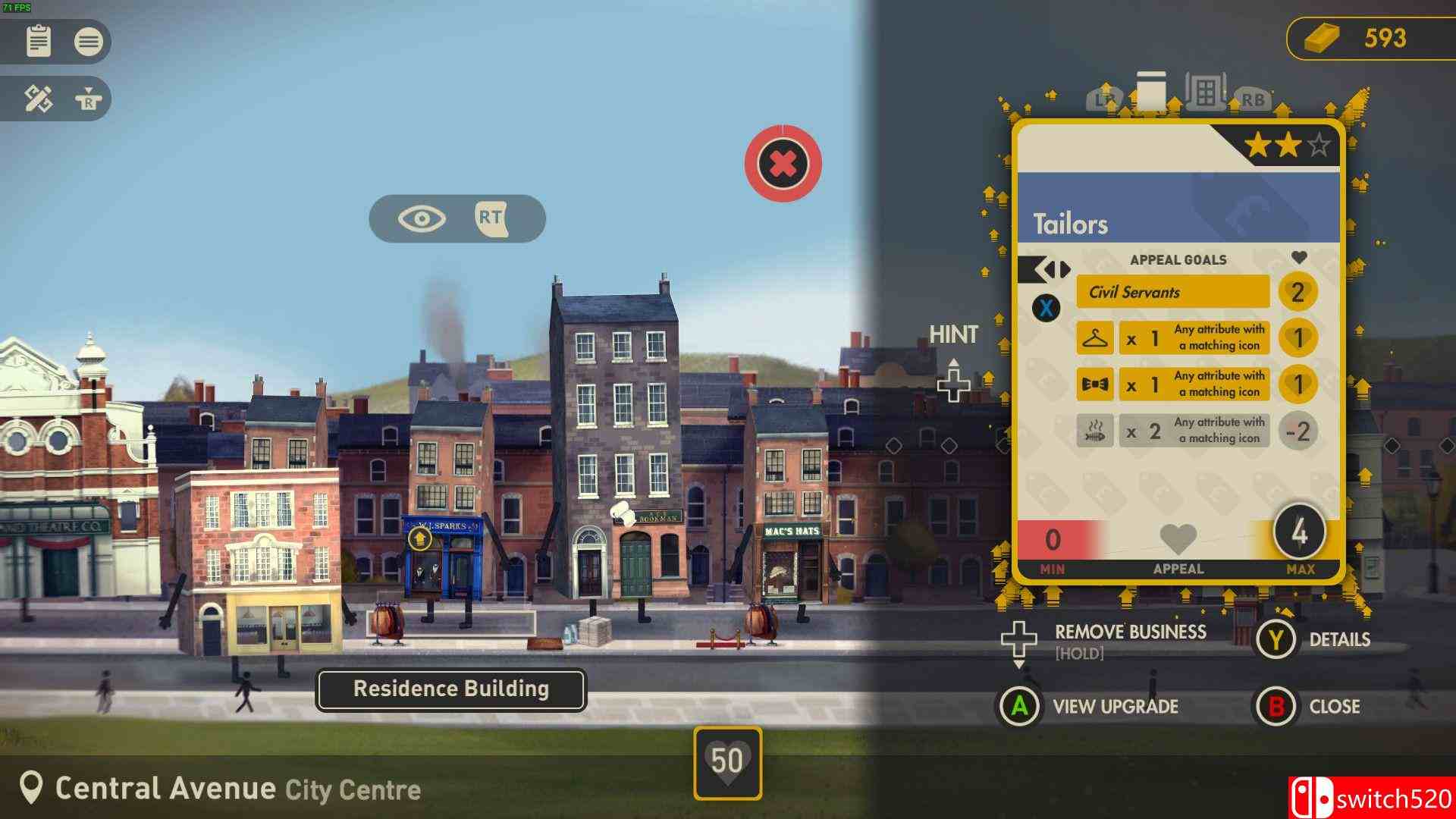This screenshot has width=1456, height=819.
Task: Switch to the building grid tab
Action: coord(1205,93)
